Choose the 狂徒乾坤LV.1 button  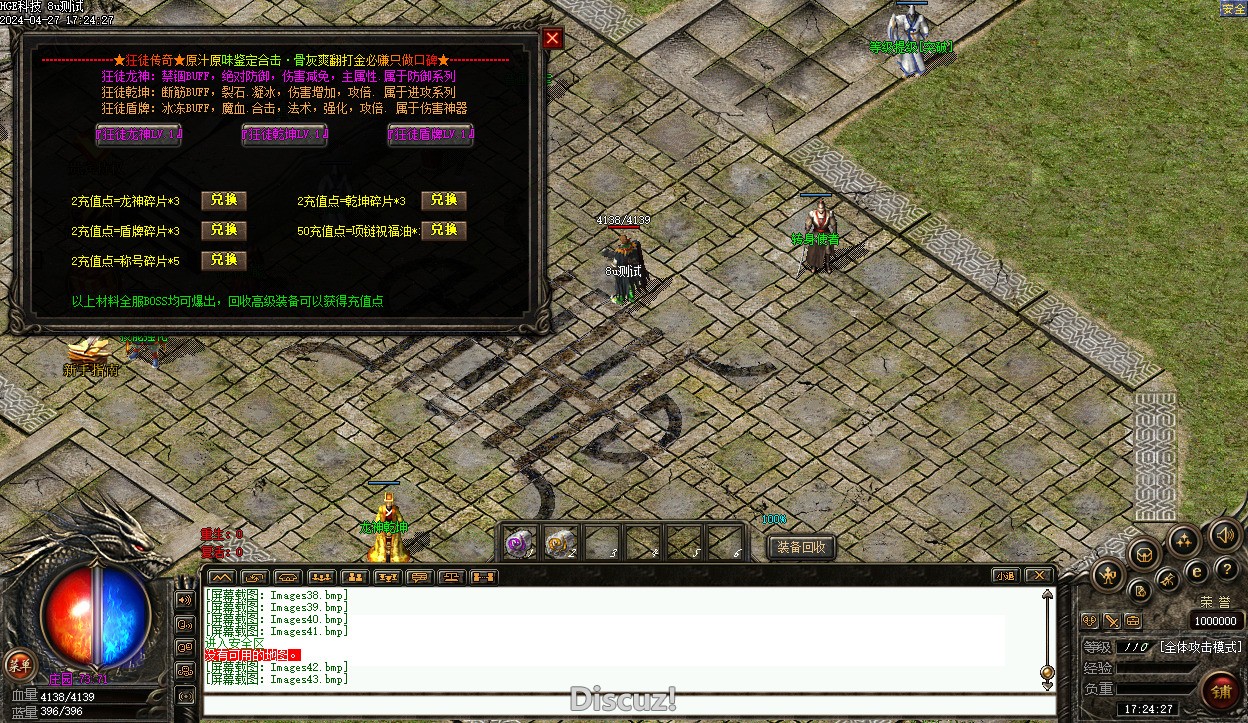tap(285, 135)
